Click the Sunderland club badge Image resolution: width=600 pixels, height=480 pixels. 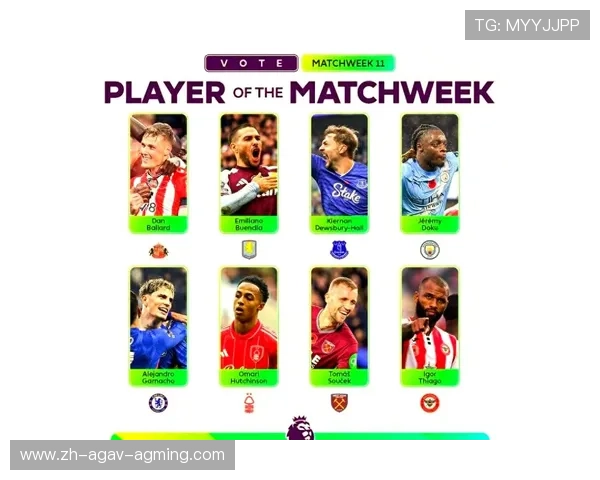[158, 250]
